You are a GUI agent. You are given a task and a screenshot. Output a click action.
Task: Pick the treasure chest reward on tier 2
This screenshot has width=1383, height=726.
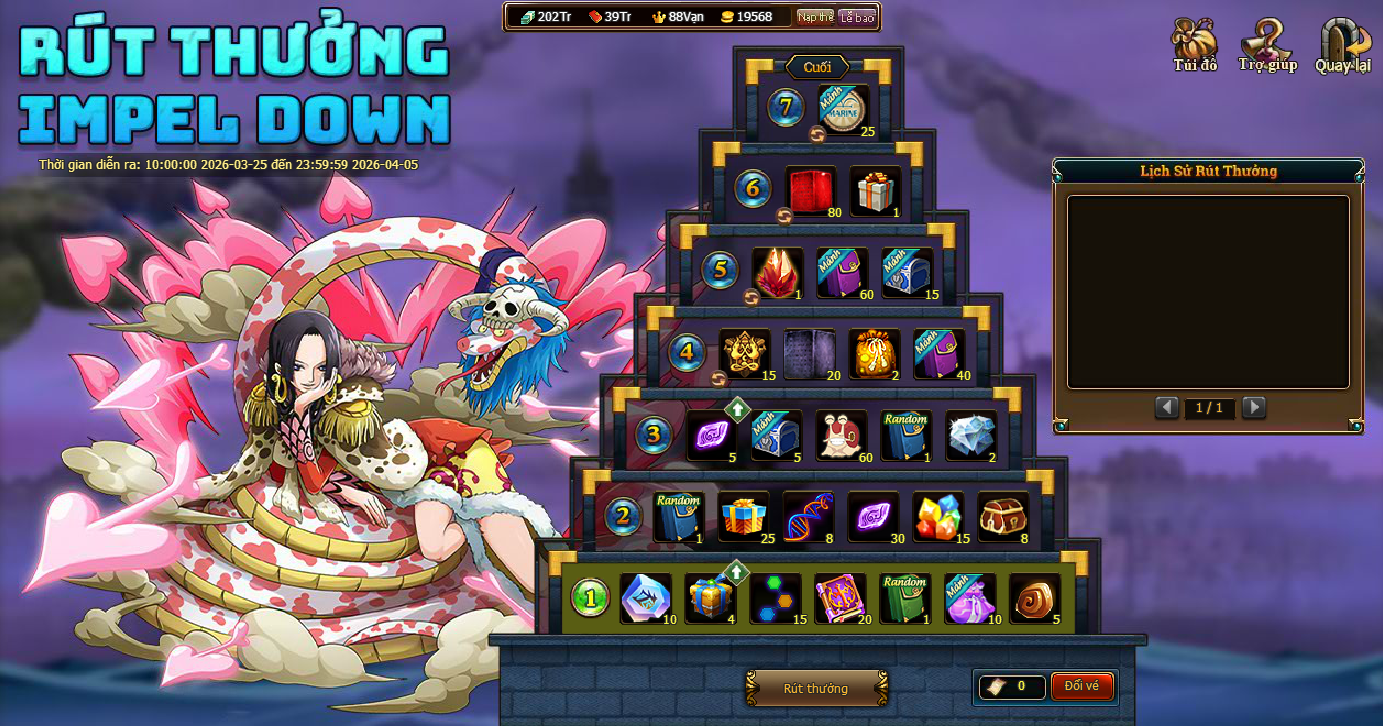pos(1002,516)
